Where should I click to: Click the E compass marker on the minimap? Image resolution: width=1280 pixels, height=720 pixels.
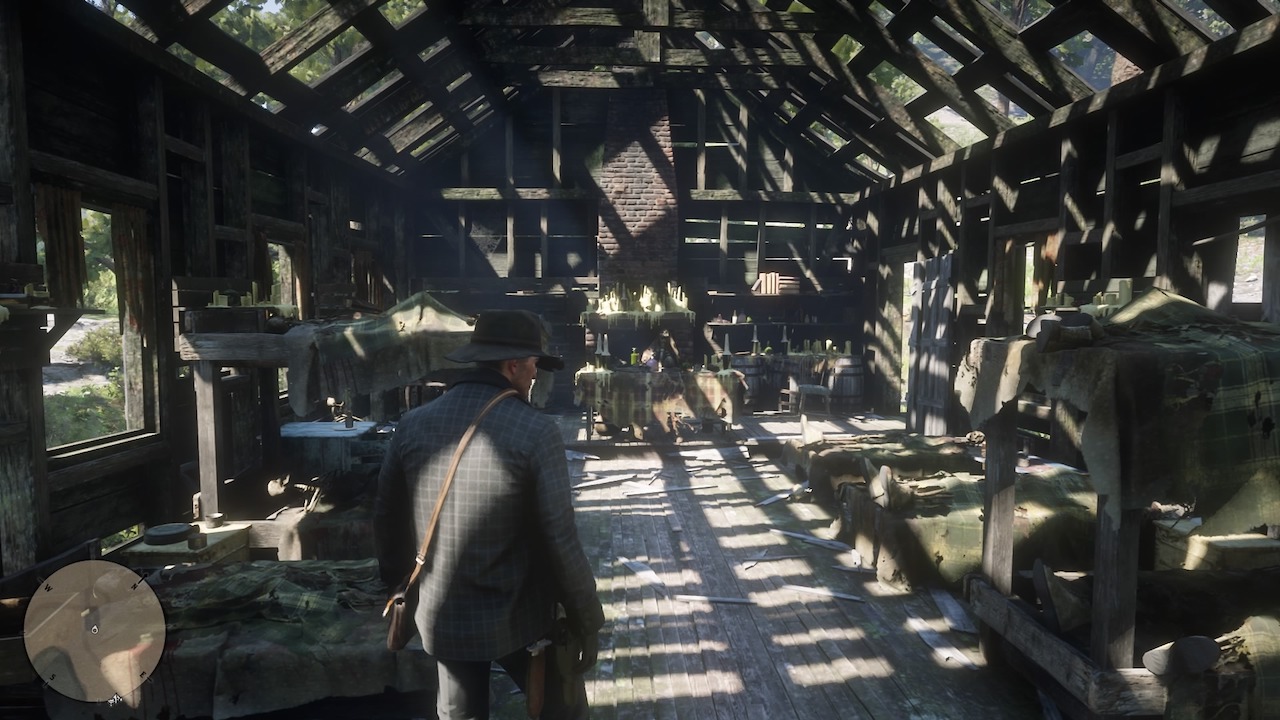click(x=142, y=673)
